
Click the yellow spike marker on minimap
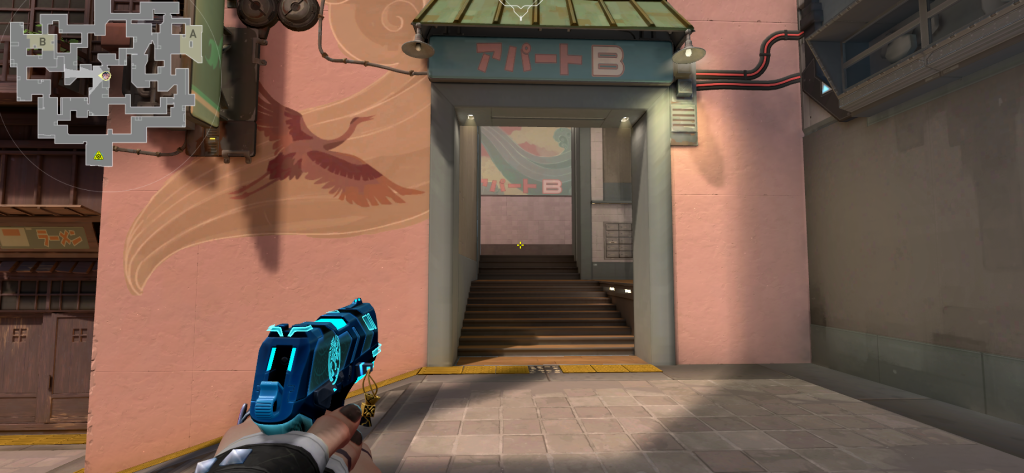(x=99, y=155)
